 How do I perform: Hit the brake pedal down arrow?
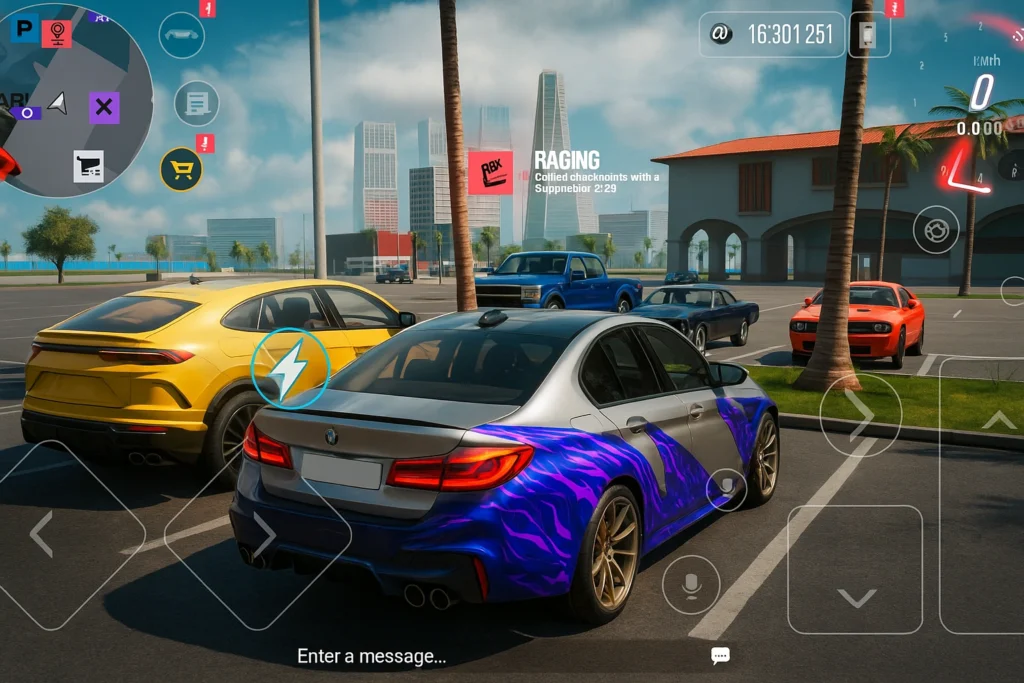[x=855, y=570]
